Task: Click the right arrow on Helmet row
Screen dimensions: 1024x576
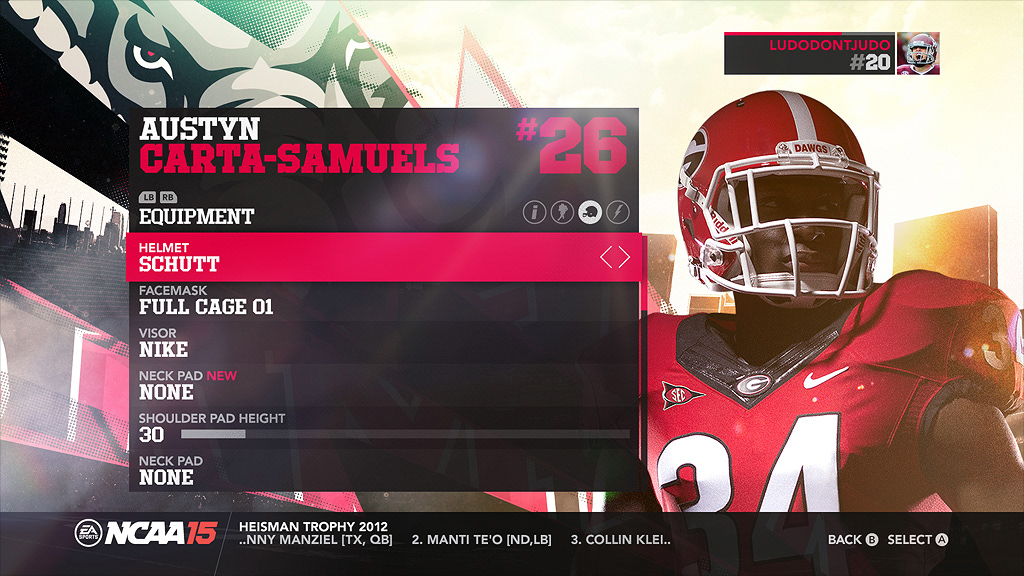Action: (x=625, y=258)
